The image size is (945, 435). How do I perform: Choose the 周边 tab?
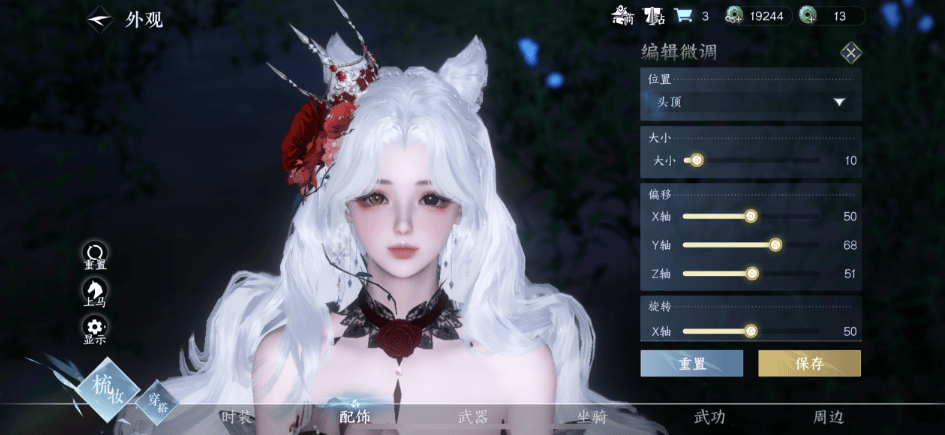(x=828, y=417)
